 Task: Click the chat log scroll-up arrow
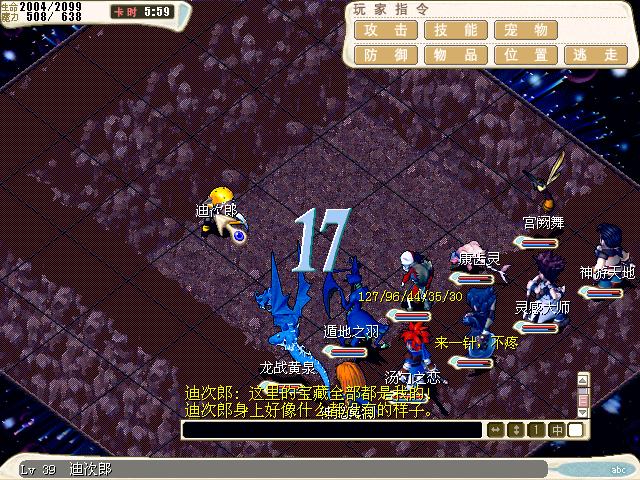click(584, 380)
